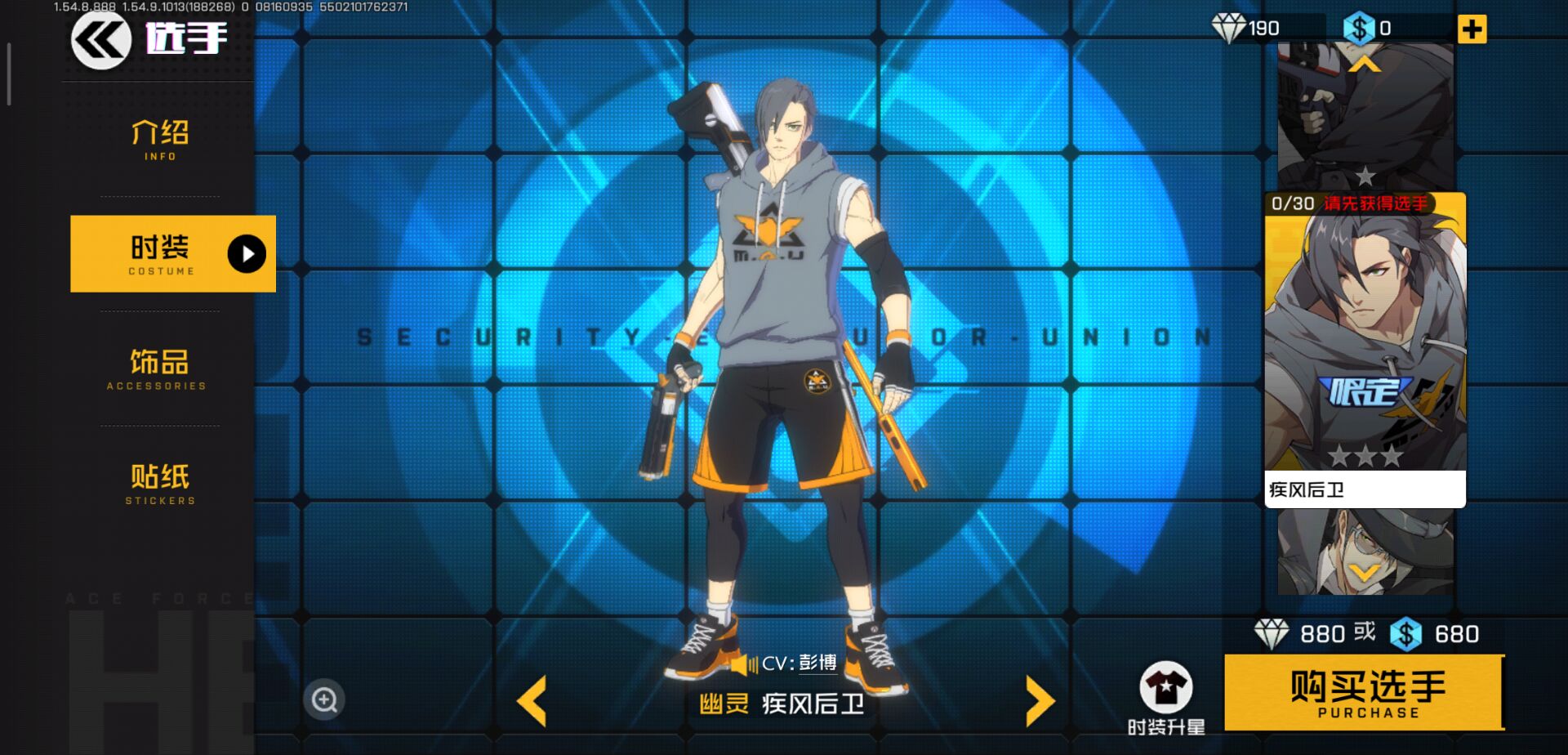Choose the hat-wearing costume thumbnail at bottom

pyautogui.click(x=1365, y=552)
